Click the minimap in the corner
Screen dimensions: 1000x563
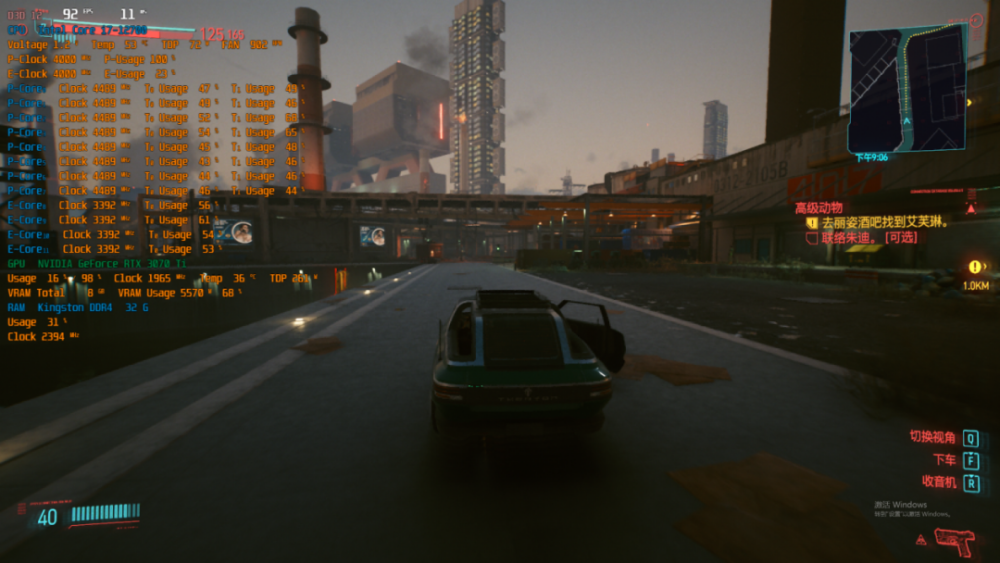[x=906, y=88]
